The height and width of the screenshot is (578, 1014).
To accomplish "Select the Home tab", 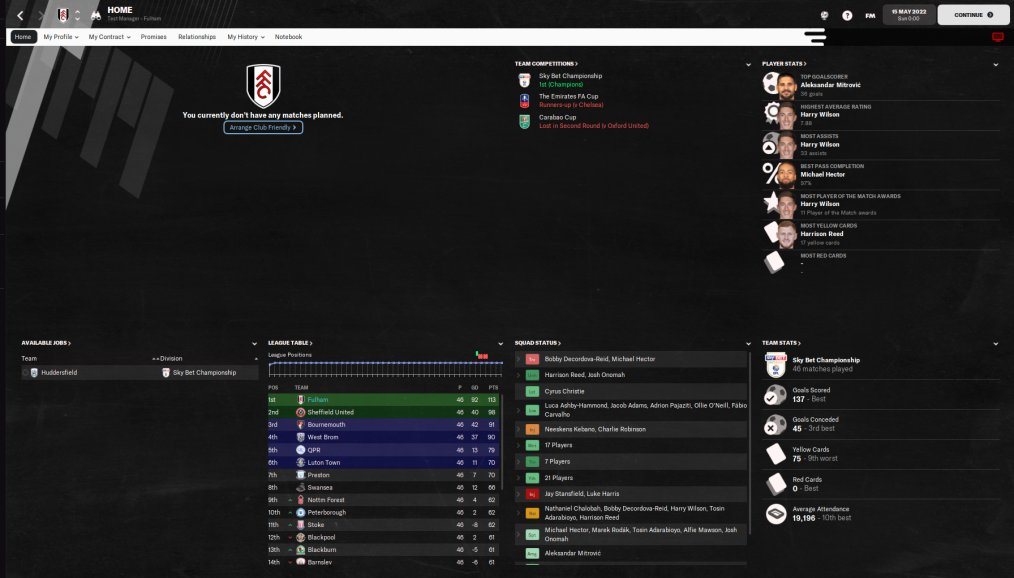I will (23, 37).
